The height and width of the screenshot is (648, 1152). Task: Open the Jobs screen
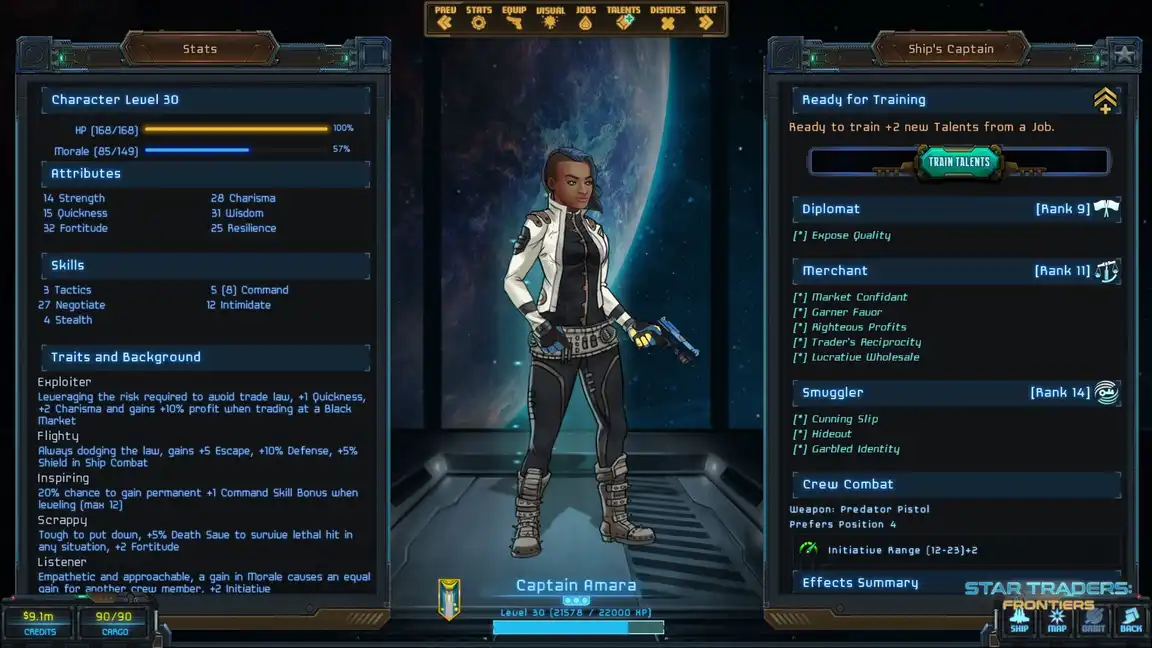point(586,18)
